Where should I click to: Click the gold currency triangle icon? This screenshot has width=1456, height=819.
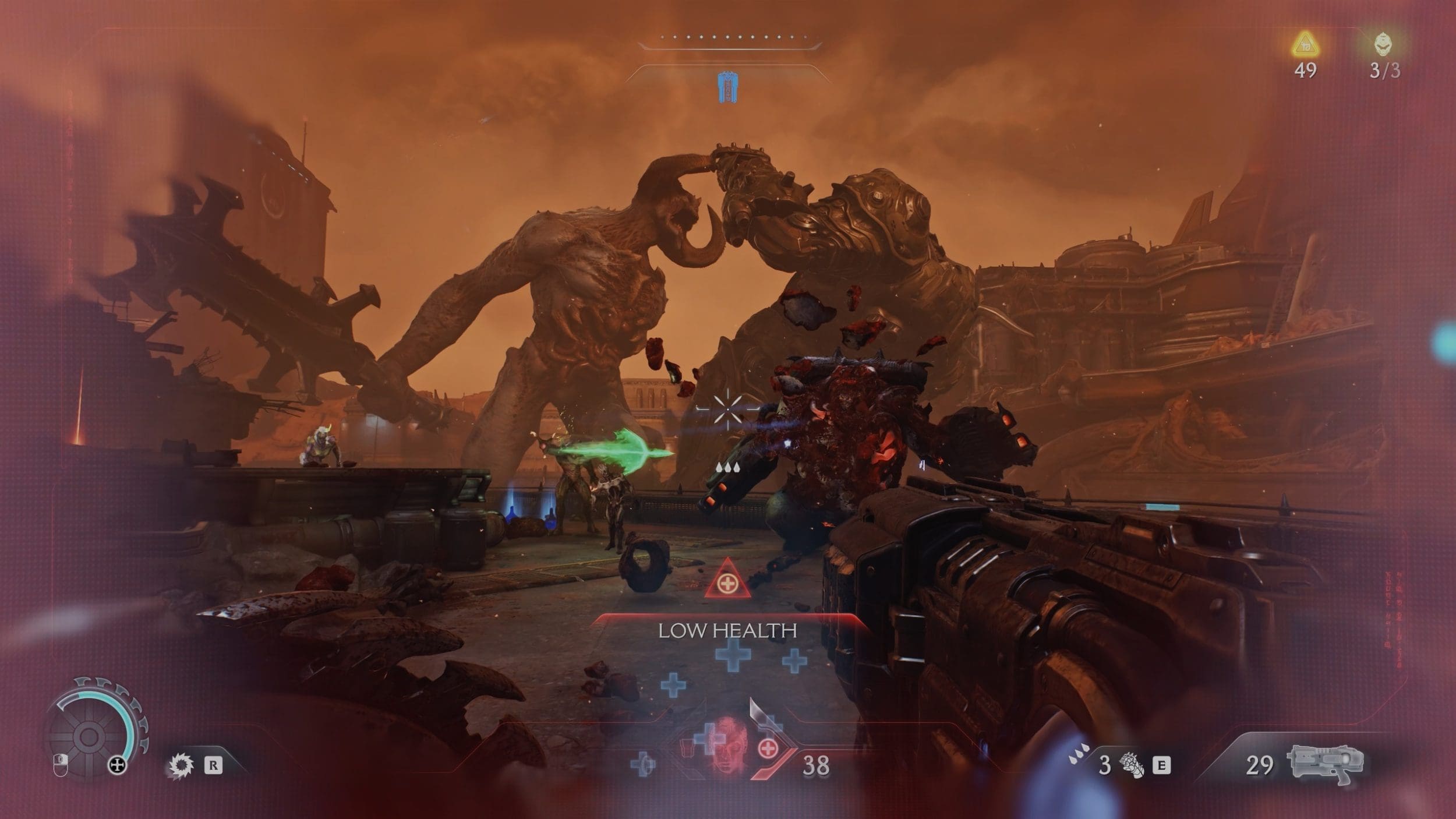[1305, 44]
